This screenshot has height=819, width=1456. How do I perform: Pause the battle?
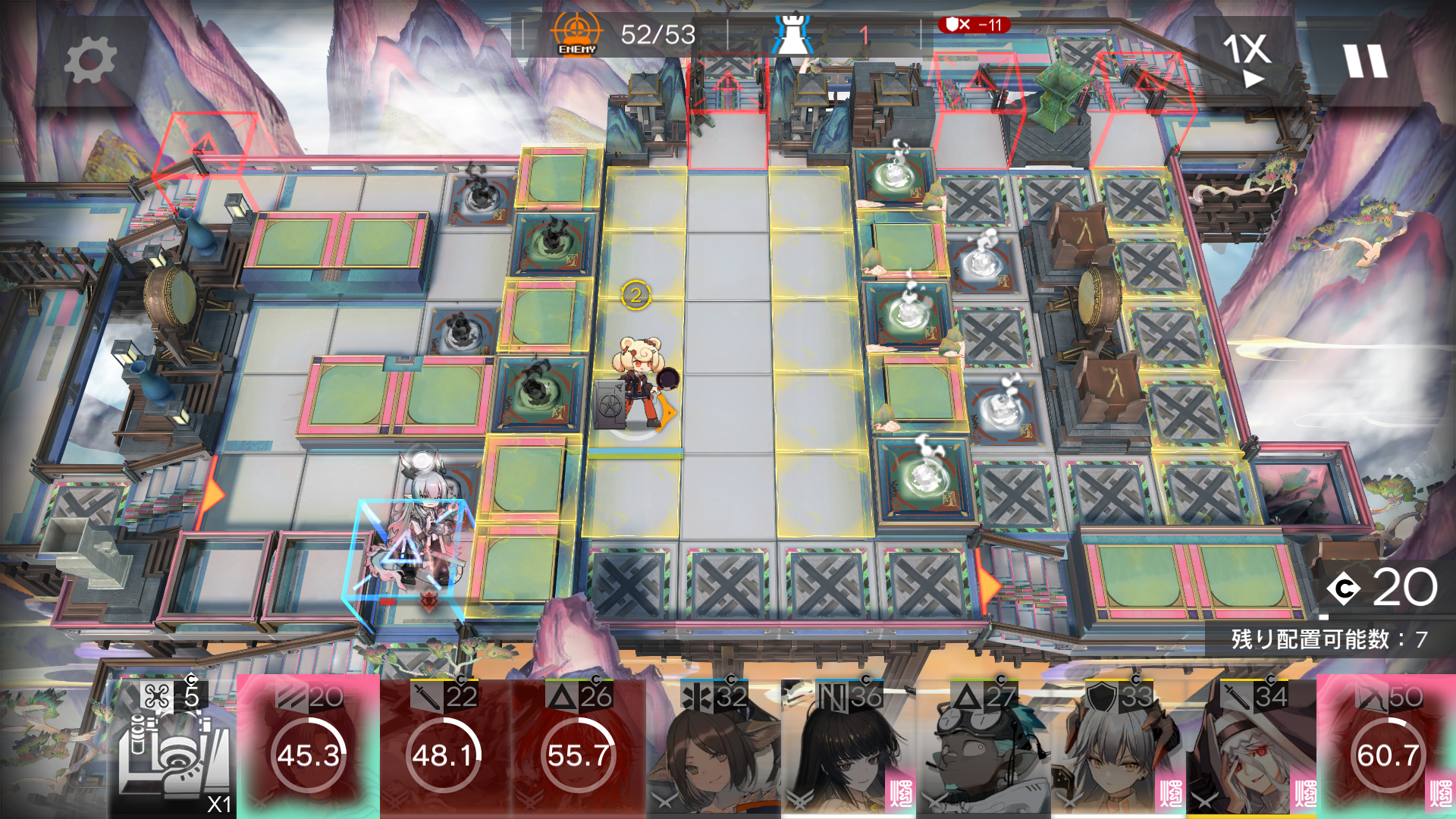pos(1365,61)
